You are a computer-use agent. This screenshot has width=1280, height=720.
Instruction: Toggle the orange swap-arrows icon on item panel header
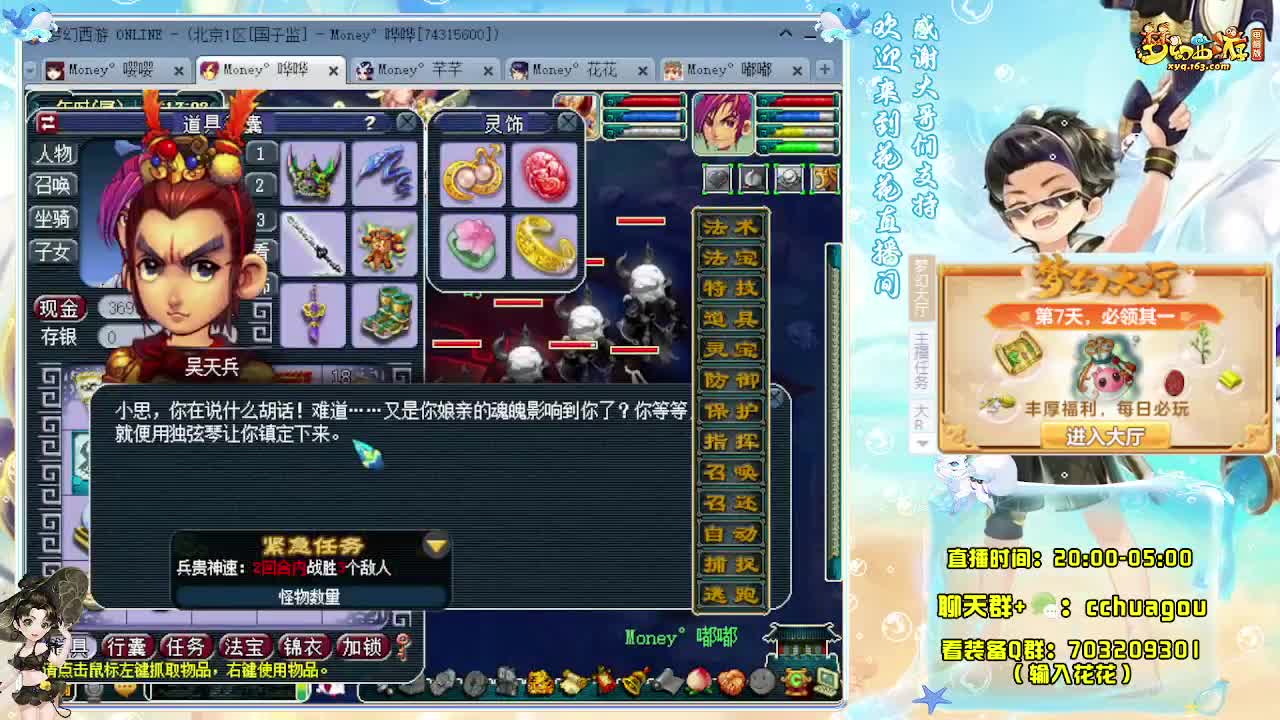pyautogui.click(x=47, y=122)
